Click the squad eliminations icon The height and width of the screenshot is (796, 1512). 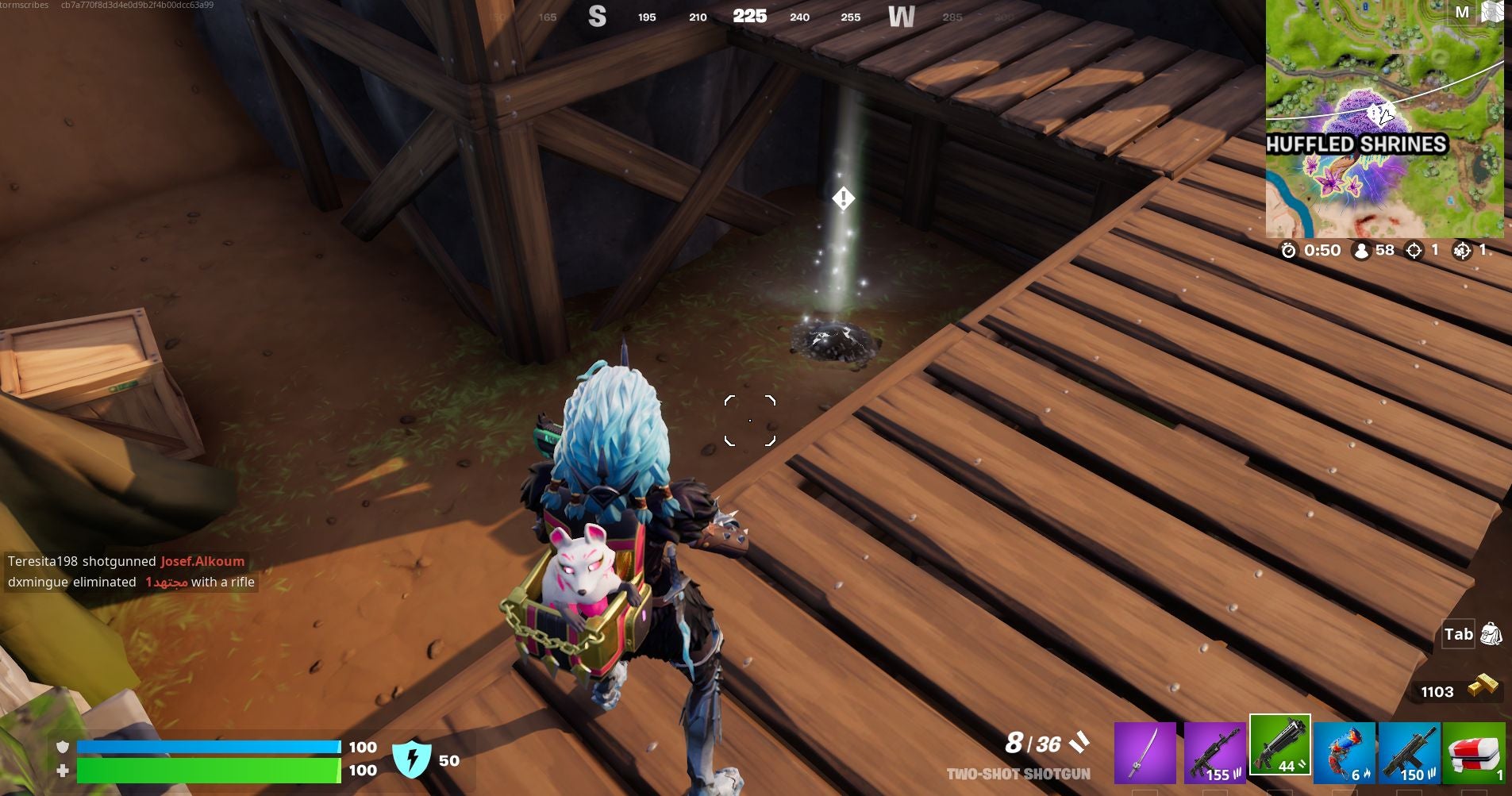click(x=1463, y=250)
